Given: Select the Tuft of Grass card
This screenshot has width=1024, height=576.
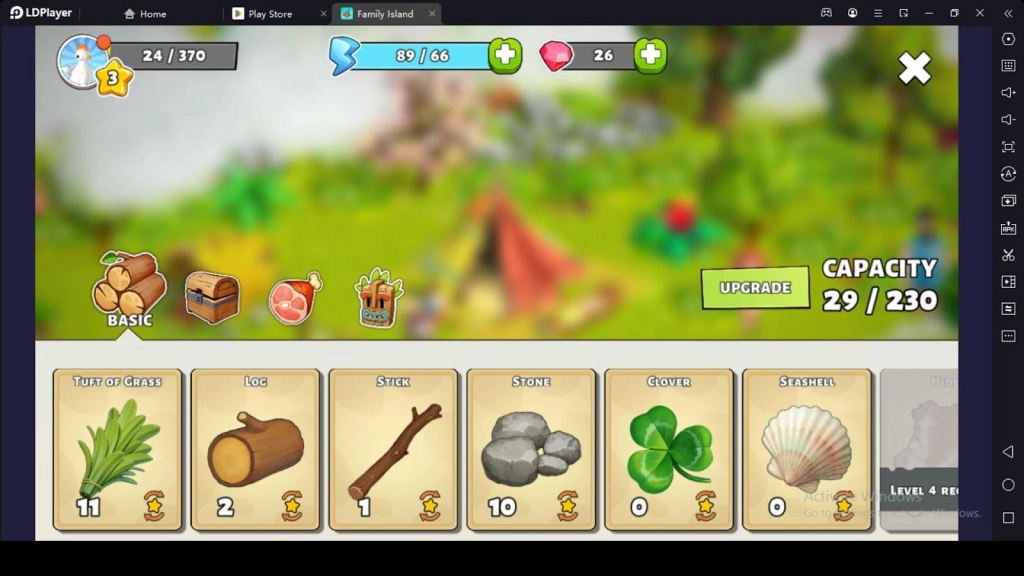Looking at the screenshot, I should click(118, 449).
